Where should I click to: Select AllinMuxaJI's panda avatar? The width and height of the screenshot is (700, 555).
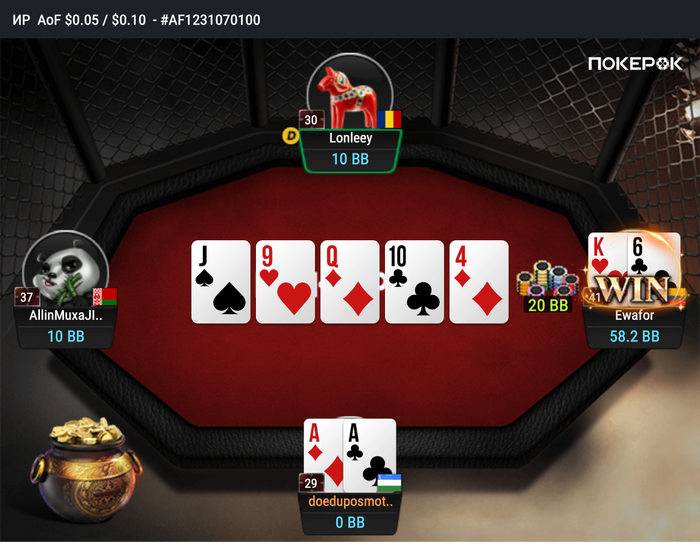(65, 270)
